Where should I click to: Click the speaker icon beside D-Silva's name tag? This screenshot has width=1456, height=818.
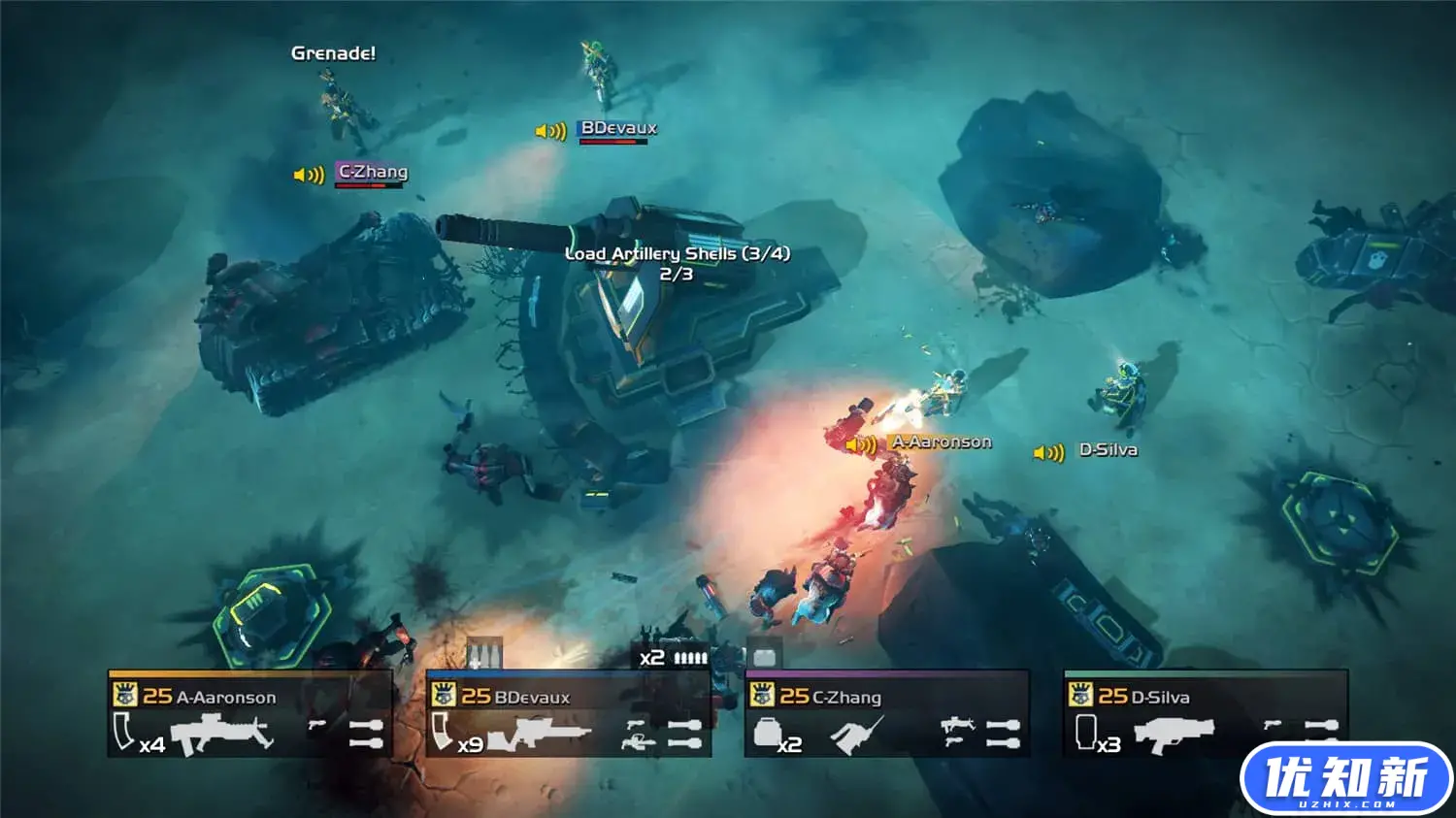tap(1048, 453)
